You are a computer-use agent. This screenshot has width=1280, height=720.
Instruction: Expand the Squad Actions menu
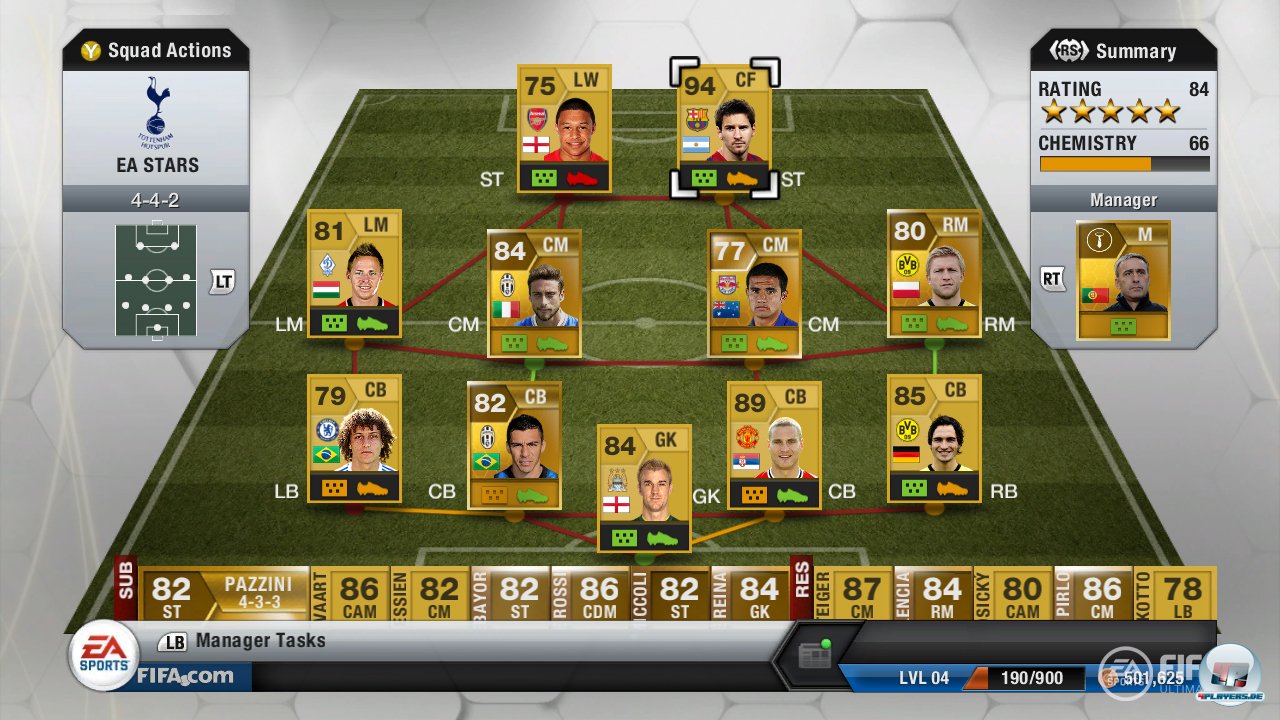(155, 49)
